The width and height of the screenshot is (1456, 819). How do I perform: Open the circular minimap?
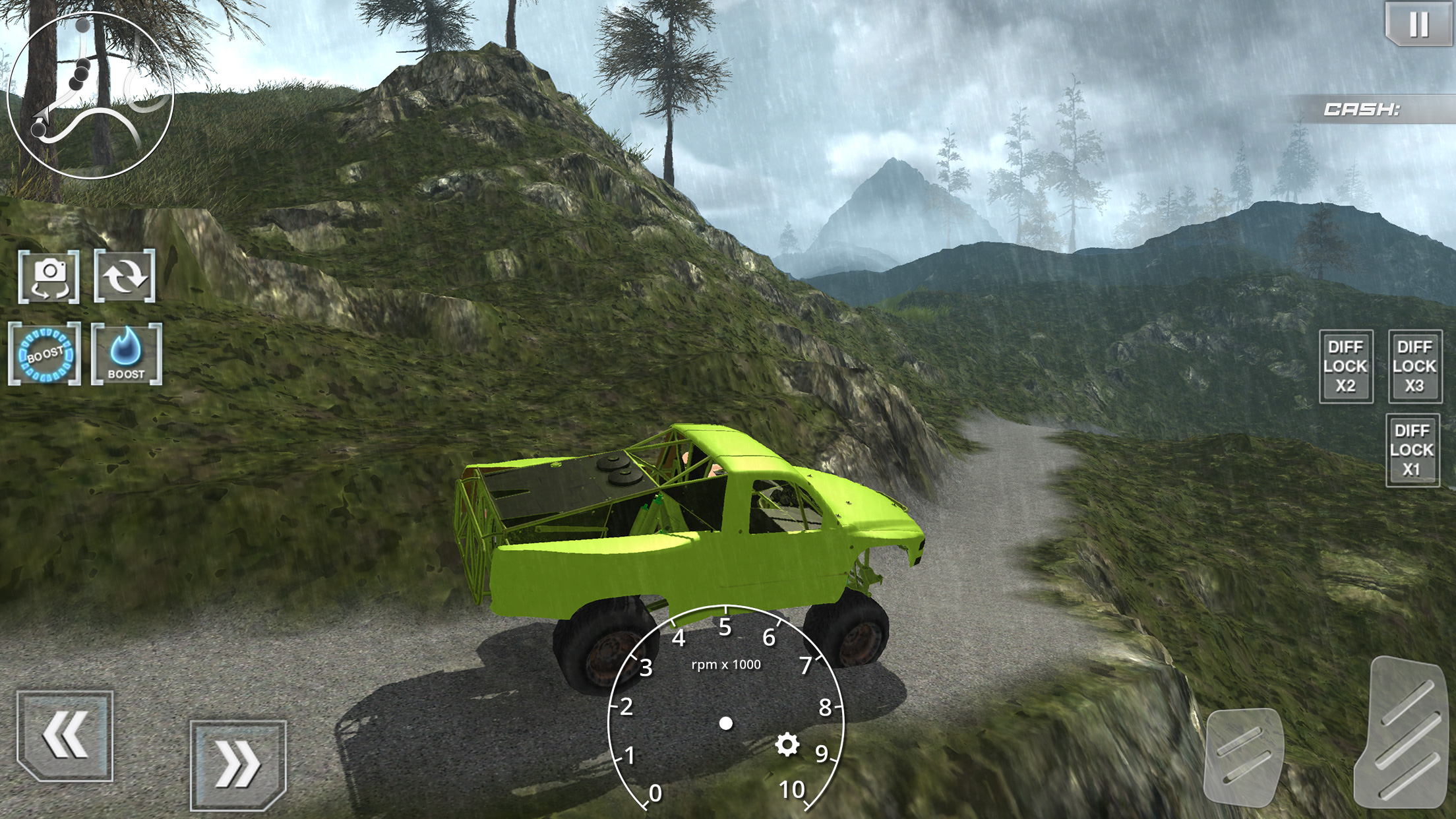[90, 96]
